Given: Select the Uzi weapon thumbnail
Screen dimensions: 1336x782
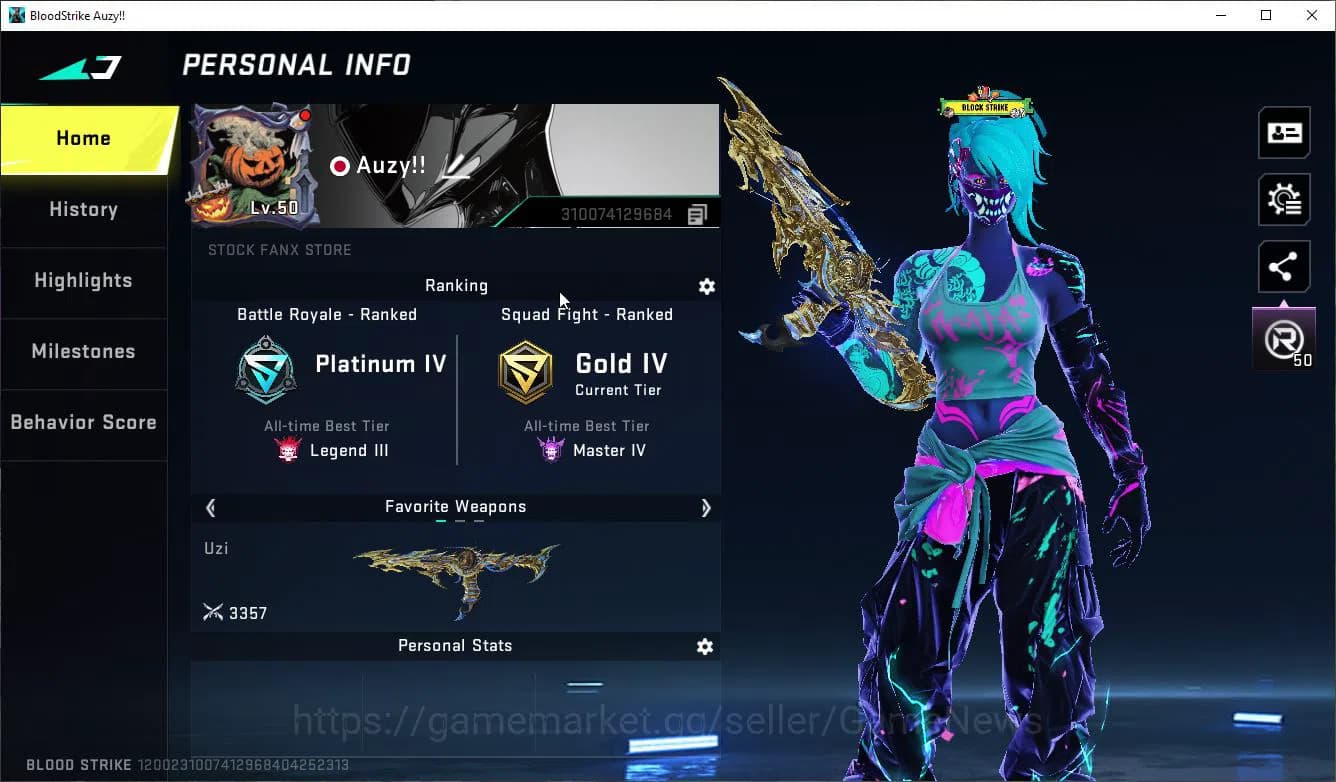Looking at the screenshot, I should pyautogui.click(x=455, y=580).
